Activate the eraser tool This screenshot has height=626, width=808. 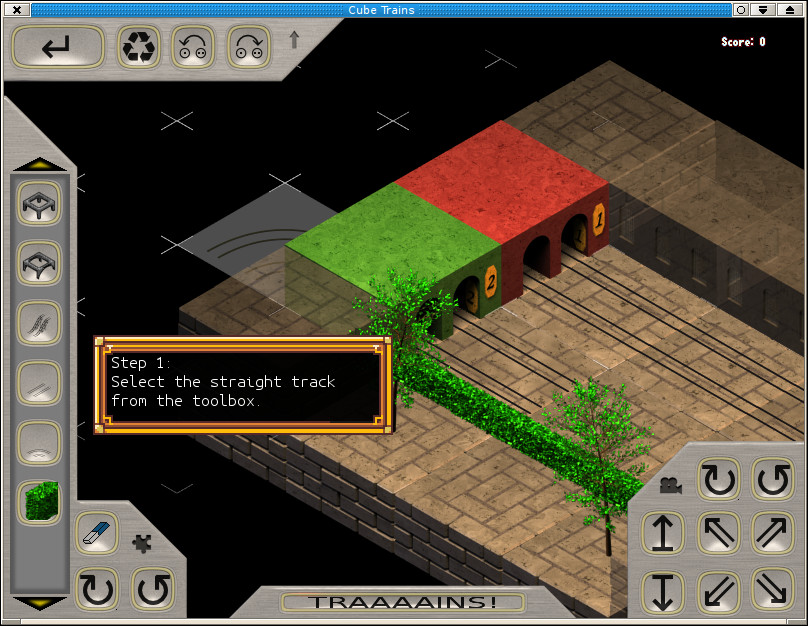tap(96, 534)
